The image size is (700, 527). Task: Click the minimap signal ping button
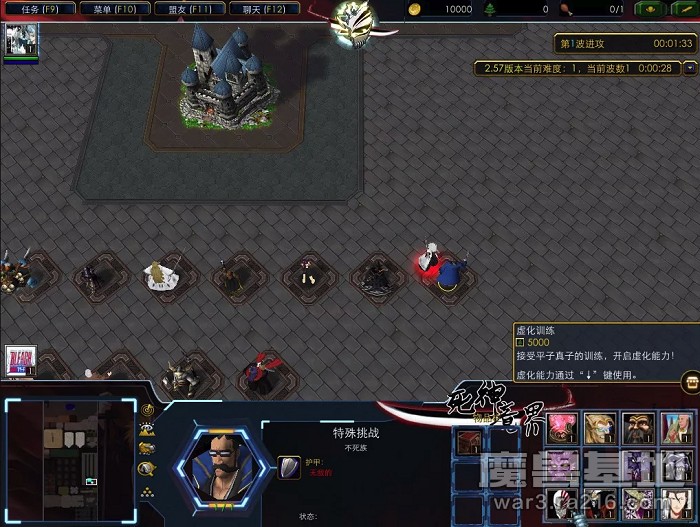click(x=147, y=410)
